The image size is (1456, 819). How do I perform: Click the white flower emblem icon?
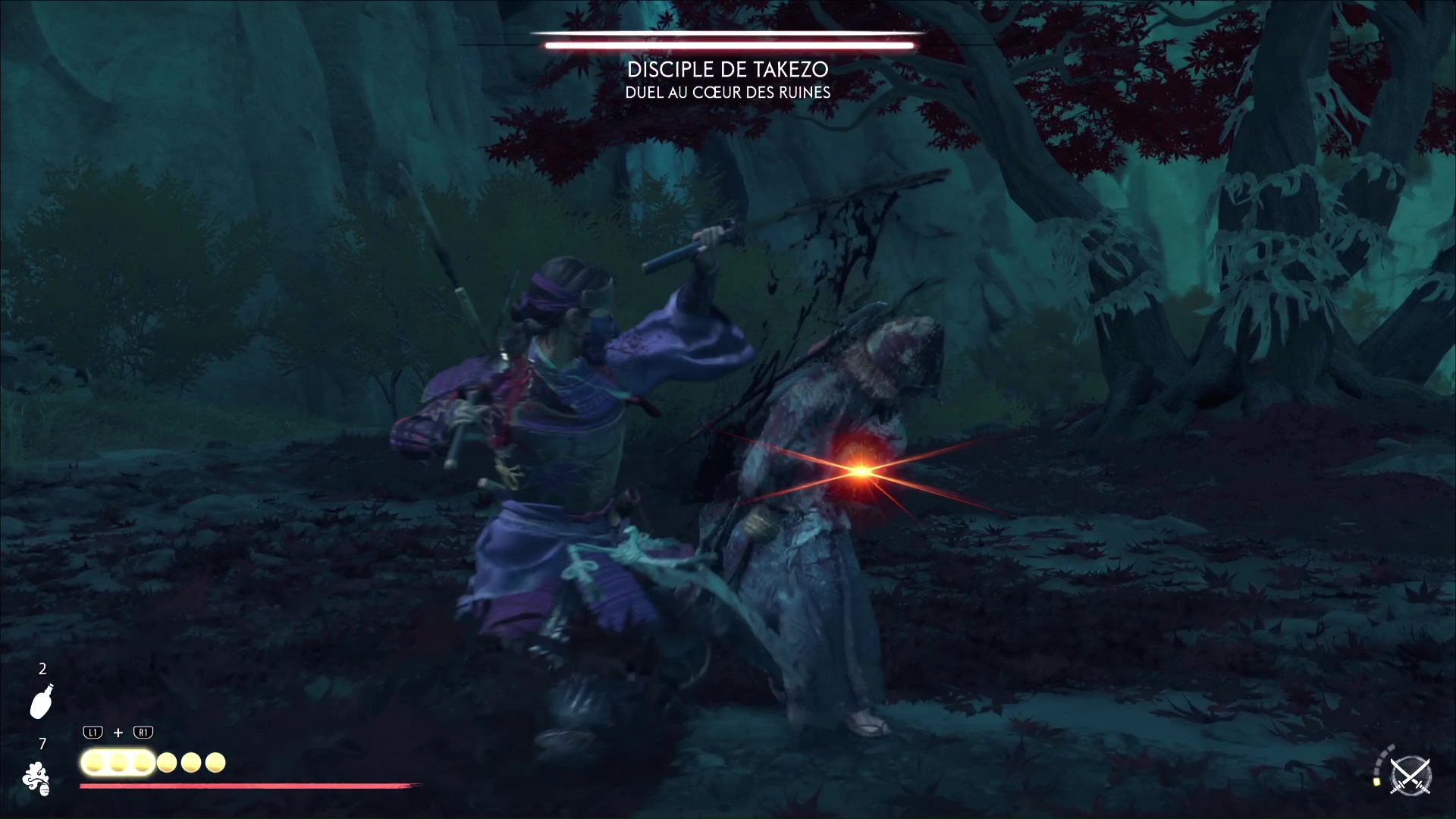click(36, 779)
